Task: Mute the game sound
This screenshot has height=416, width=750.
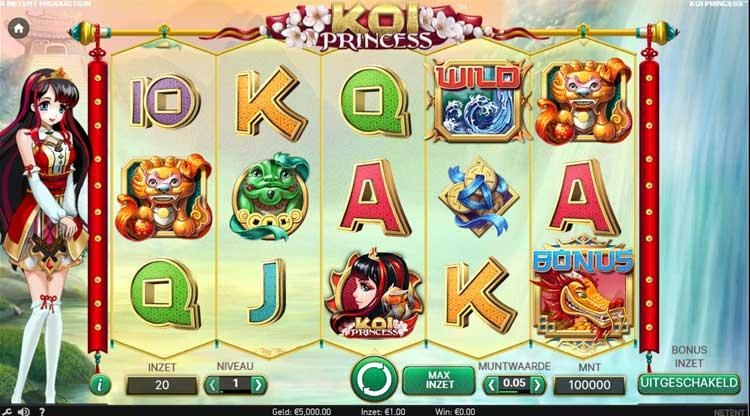Action: (x=24, y=410)
